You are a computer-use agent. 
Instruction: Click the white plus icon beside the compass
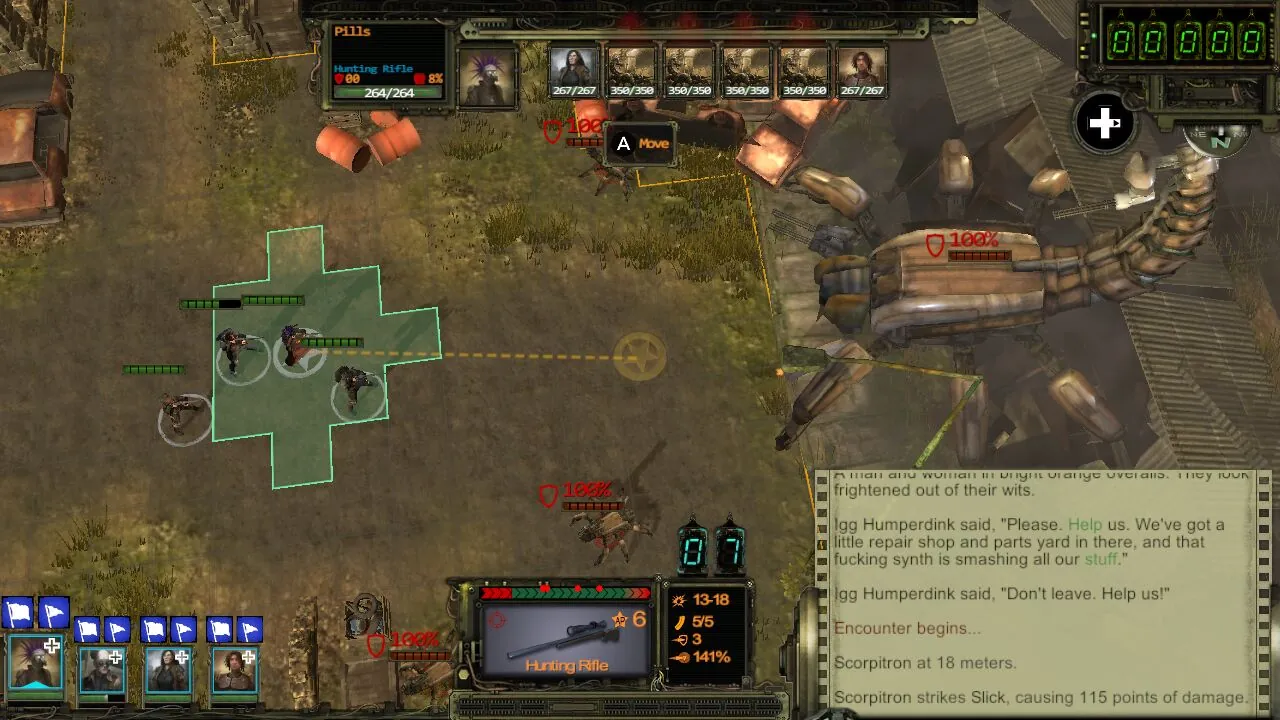[x=1104, y=123]
